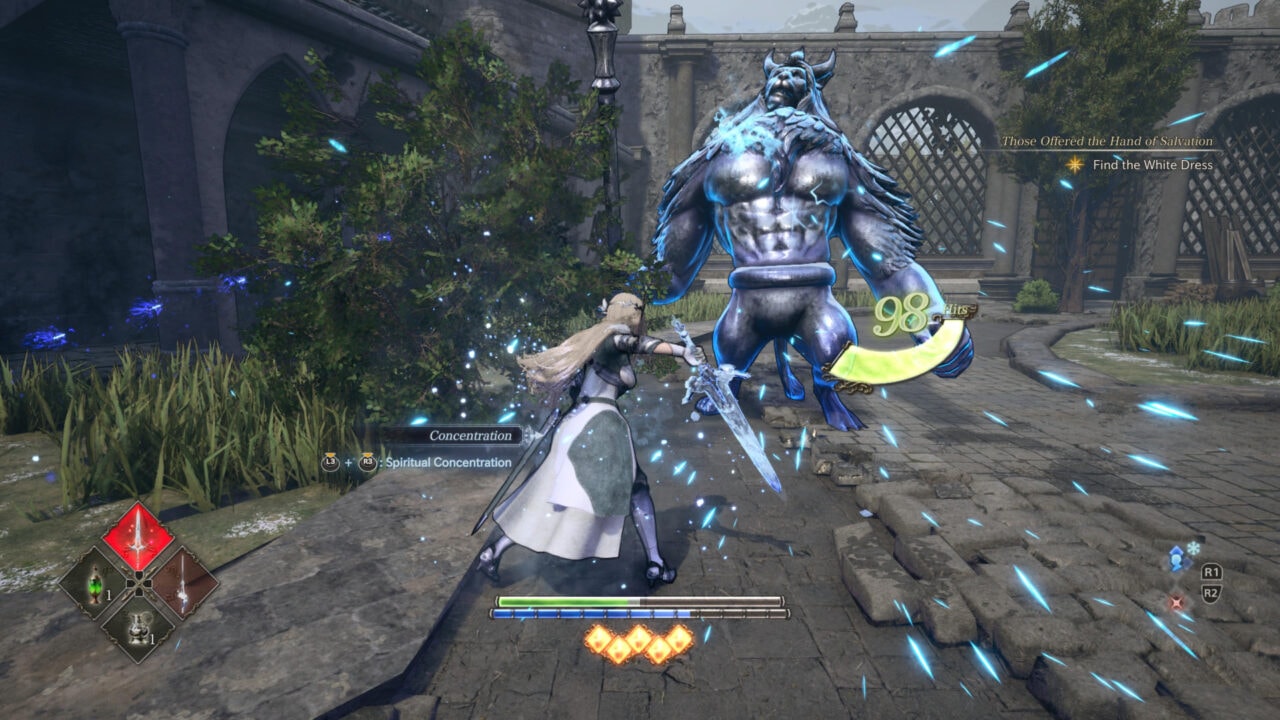This screenshot has height=720, width=1280.
Task: Click the snowflake Divine Art icon
Action: click(1193, 548)
